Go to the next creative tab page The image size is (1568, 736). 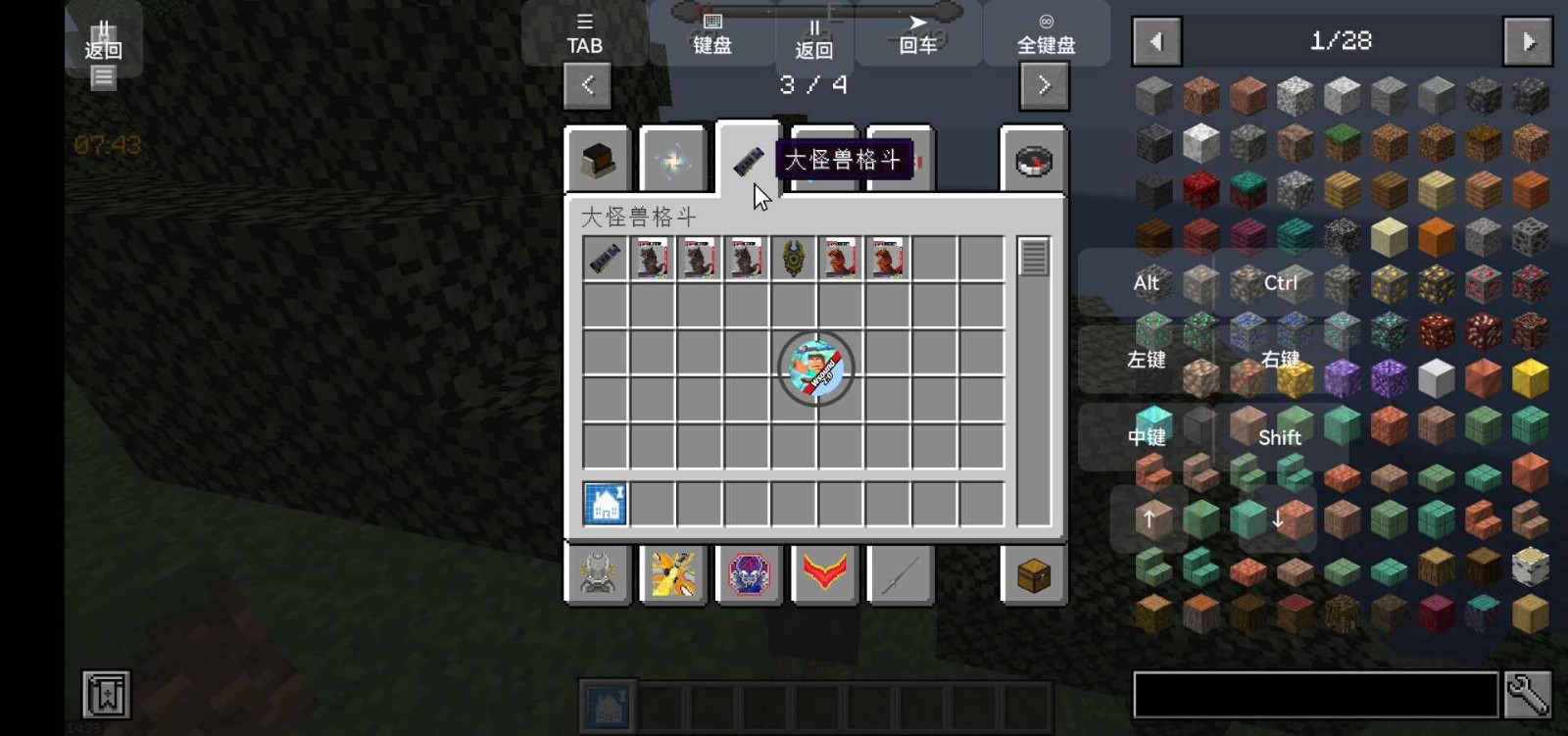click(x=1044, y=85)
